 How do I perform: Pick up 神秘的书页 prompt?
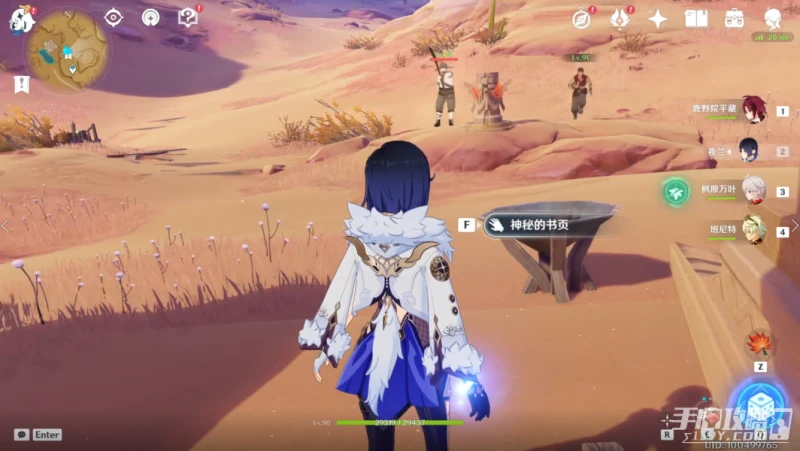(540, 225)
